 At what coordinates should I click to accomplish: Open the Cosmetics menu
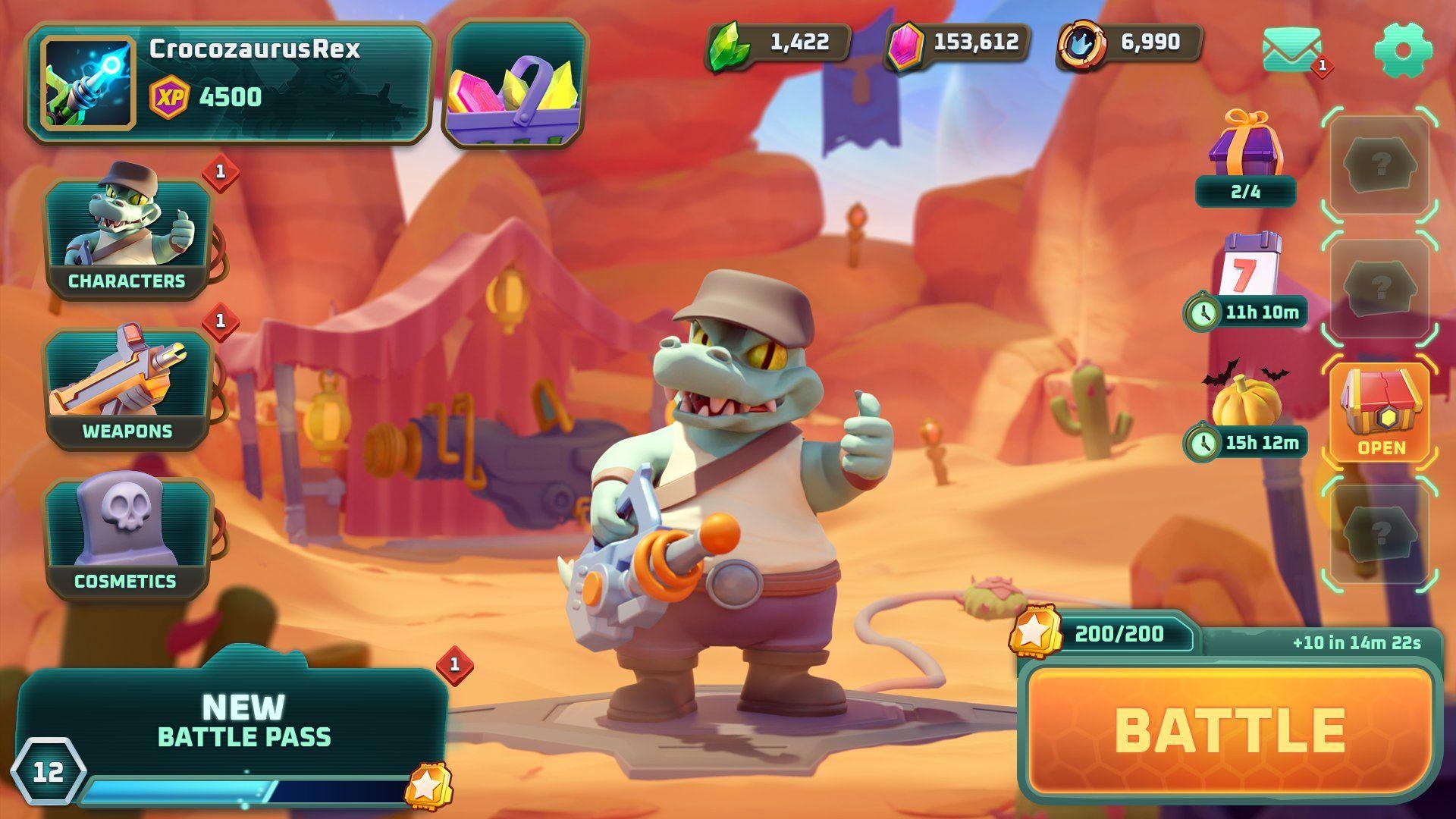coord(127,538)
